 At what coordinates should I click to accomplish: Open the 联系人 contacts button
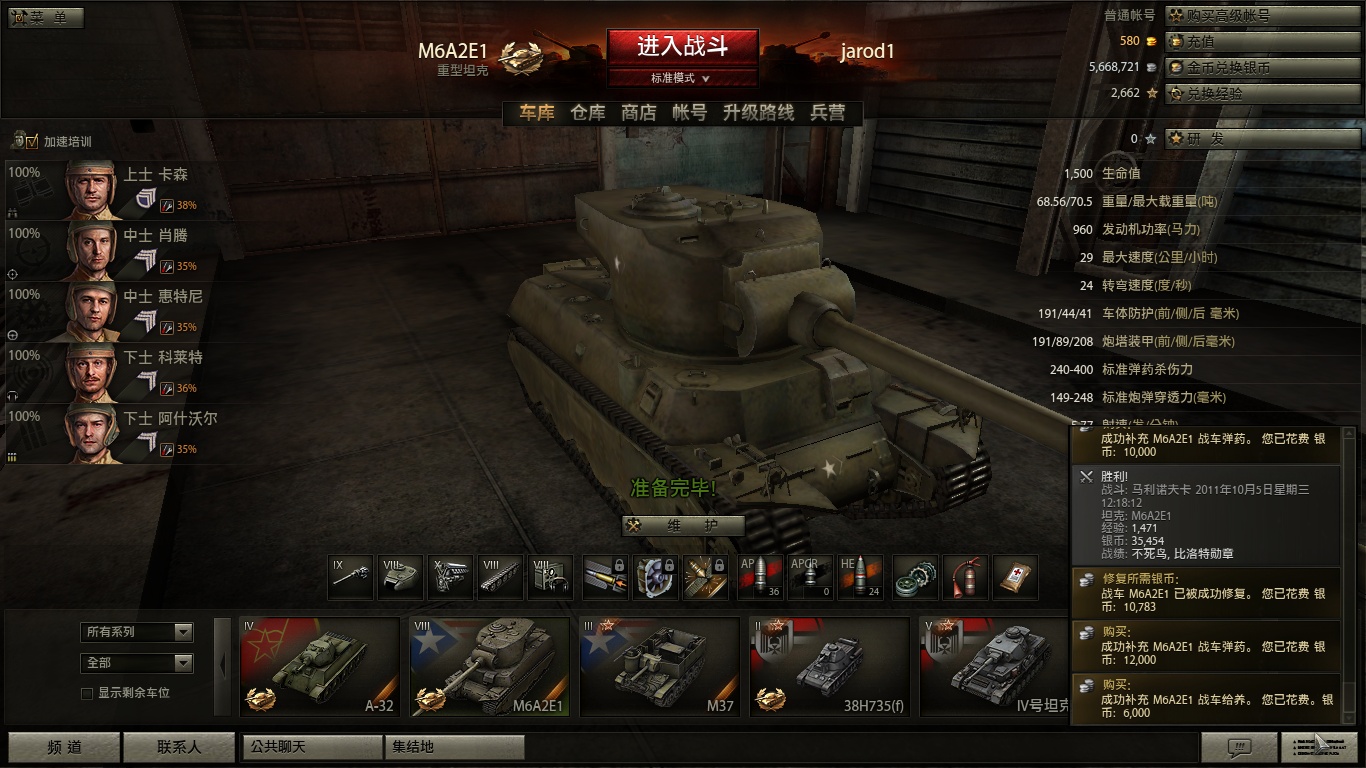[x=179, y=747]
